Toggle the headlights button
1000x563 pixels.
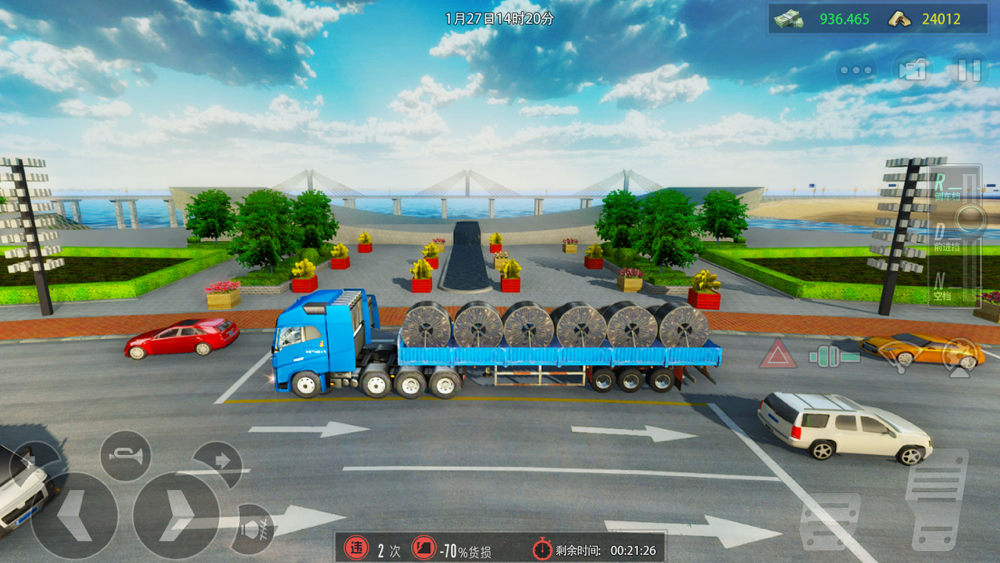pos(961,356)
